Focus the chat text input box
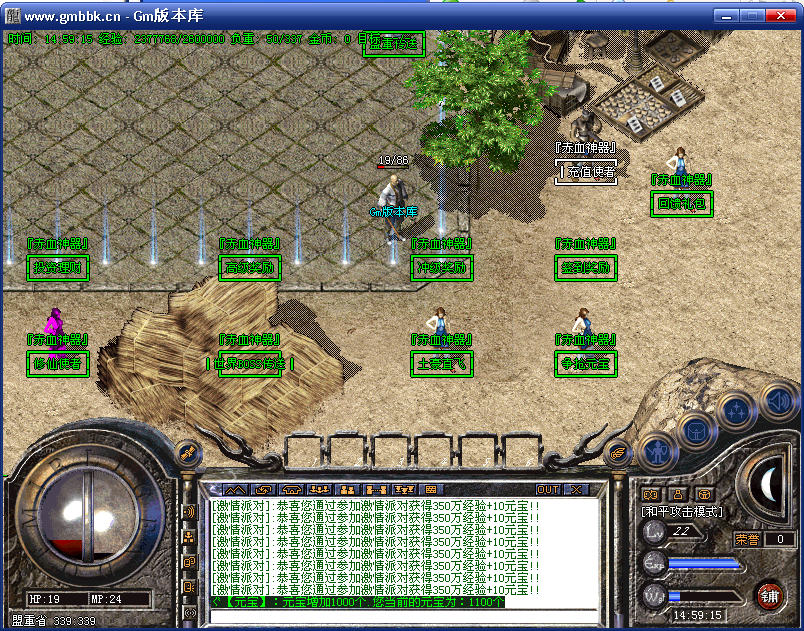 400,616
